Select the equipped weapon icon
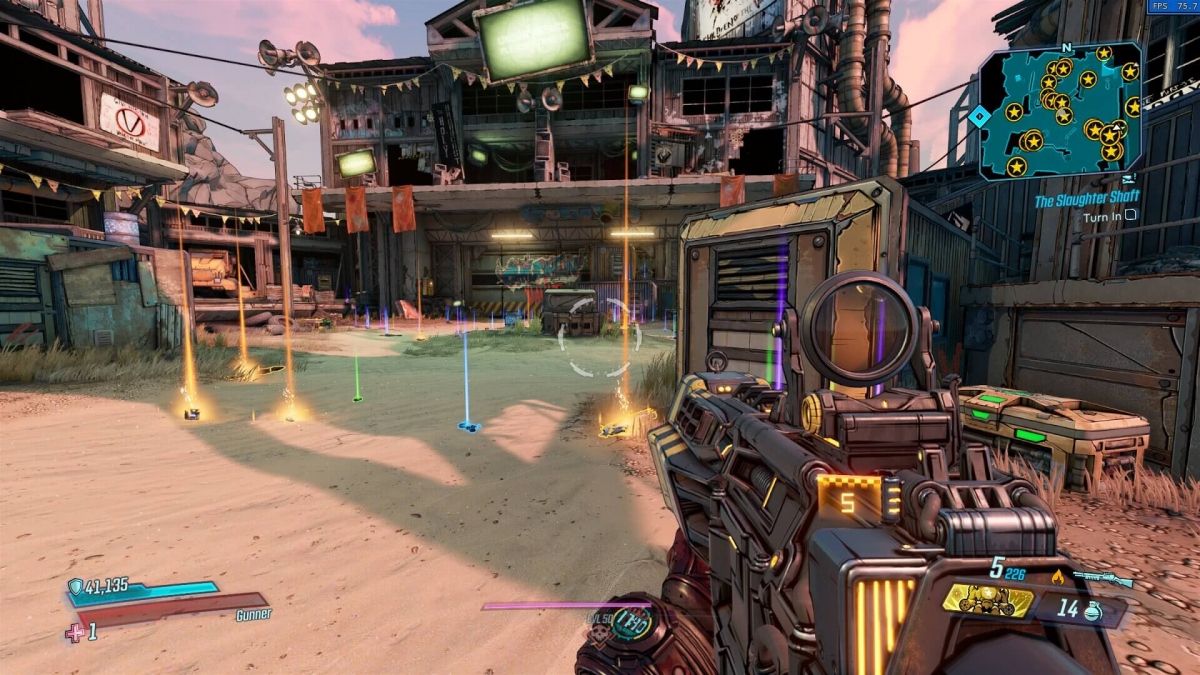The image size is (1200, 675). 1102,578
